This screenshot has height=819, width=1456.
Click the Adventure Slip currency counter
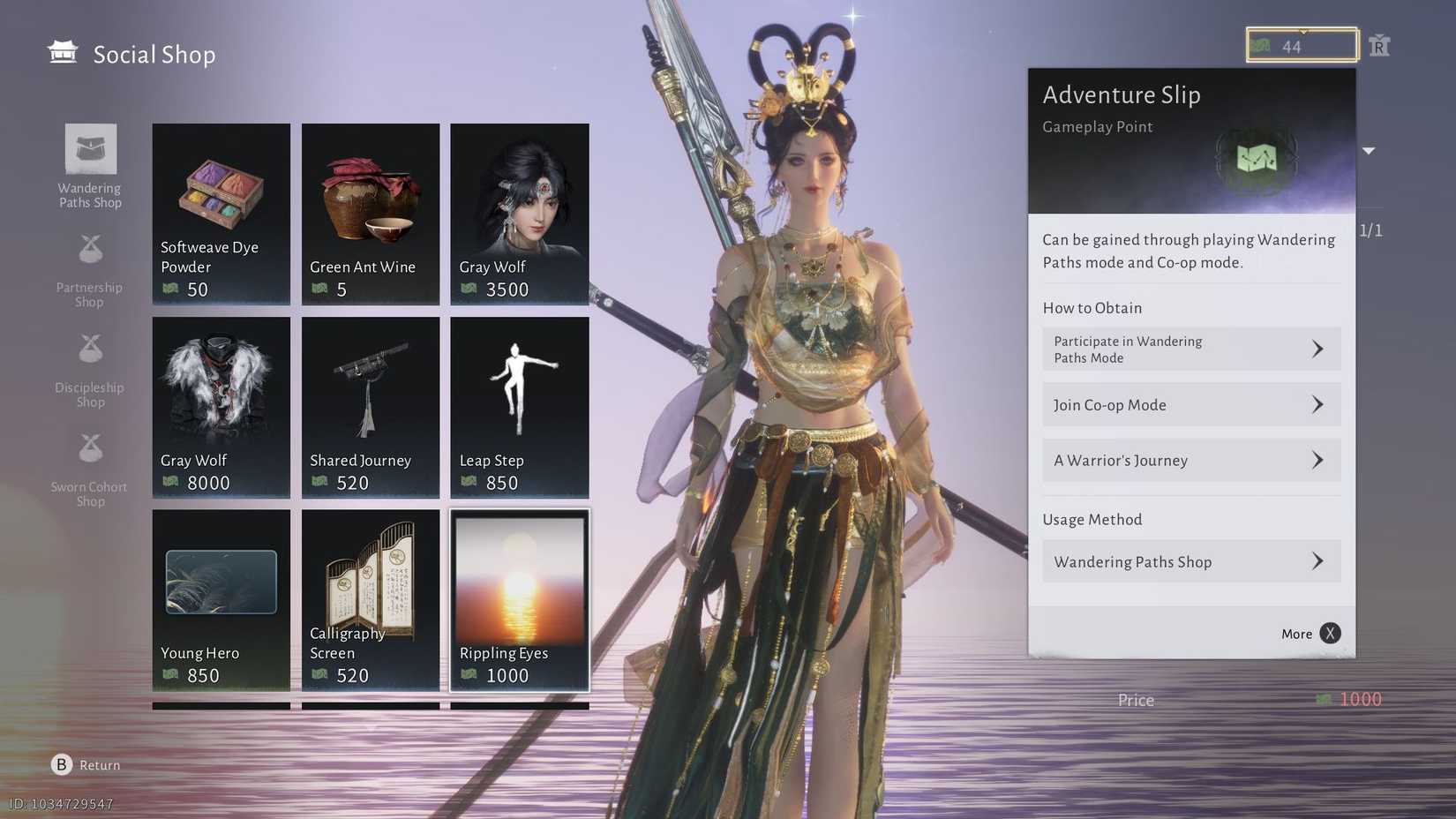tap(1302, 46)
